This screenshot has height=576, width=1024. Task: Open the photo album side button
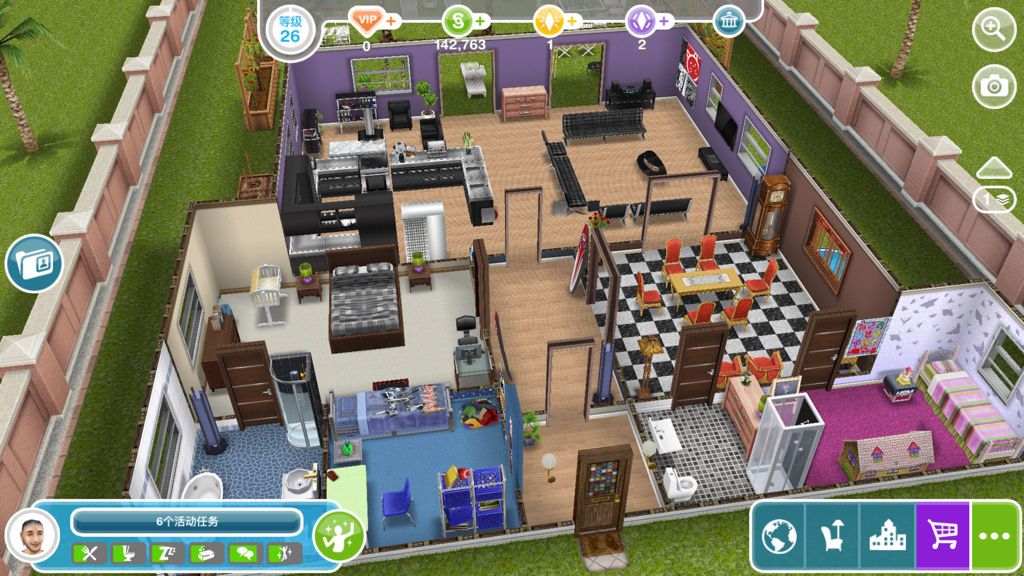click(34, 264)
